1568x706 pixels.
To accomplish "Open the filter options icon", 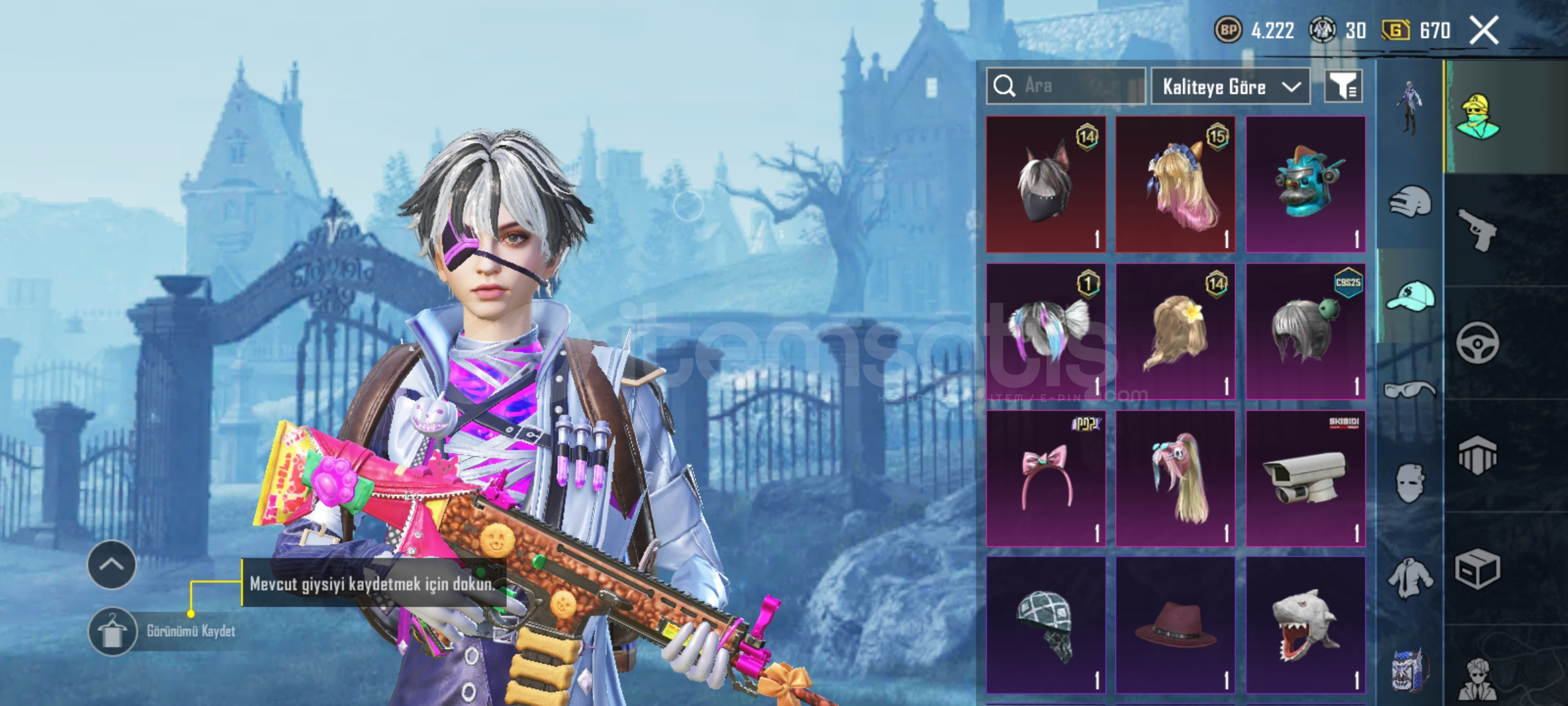I will pyautogui.click(x=1343, y=86).
